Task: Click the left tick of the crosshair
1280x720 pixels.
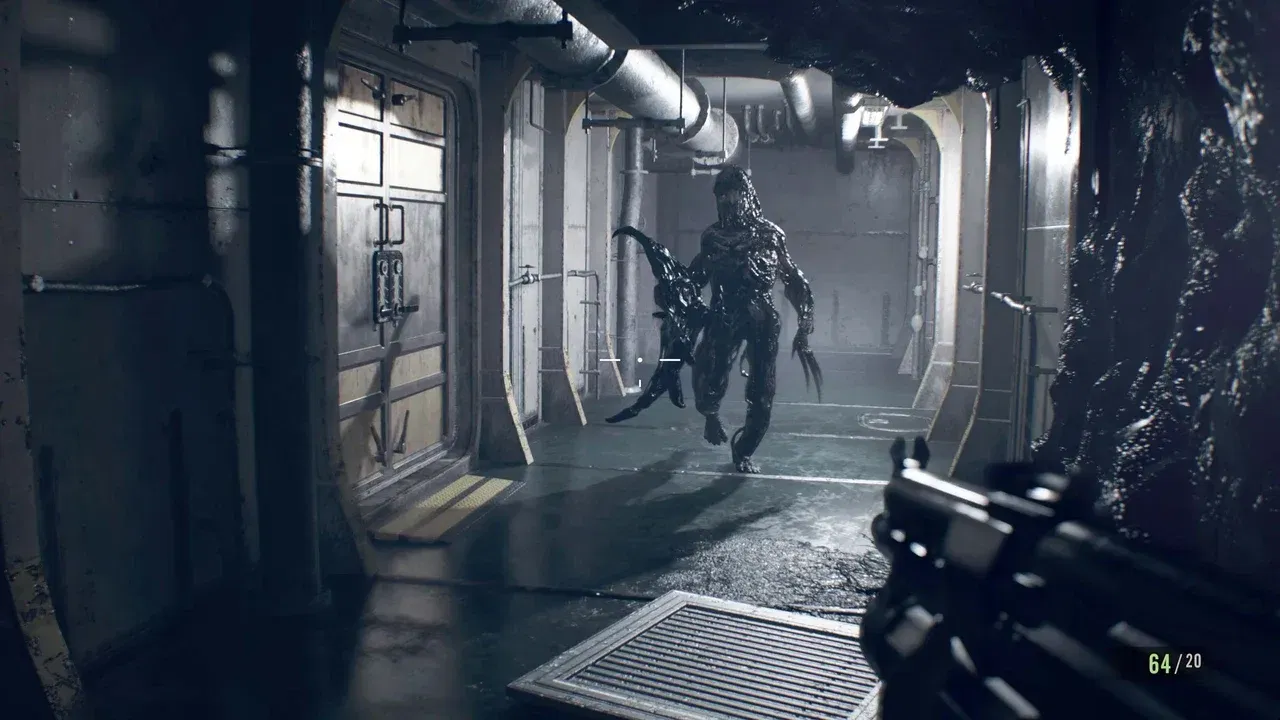Action: coord(610,360)
